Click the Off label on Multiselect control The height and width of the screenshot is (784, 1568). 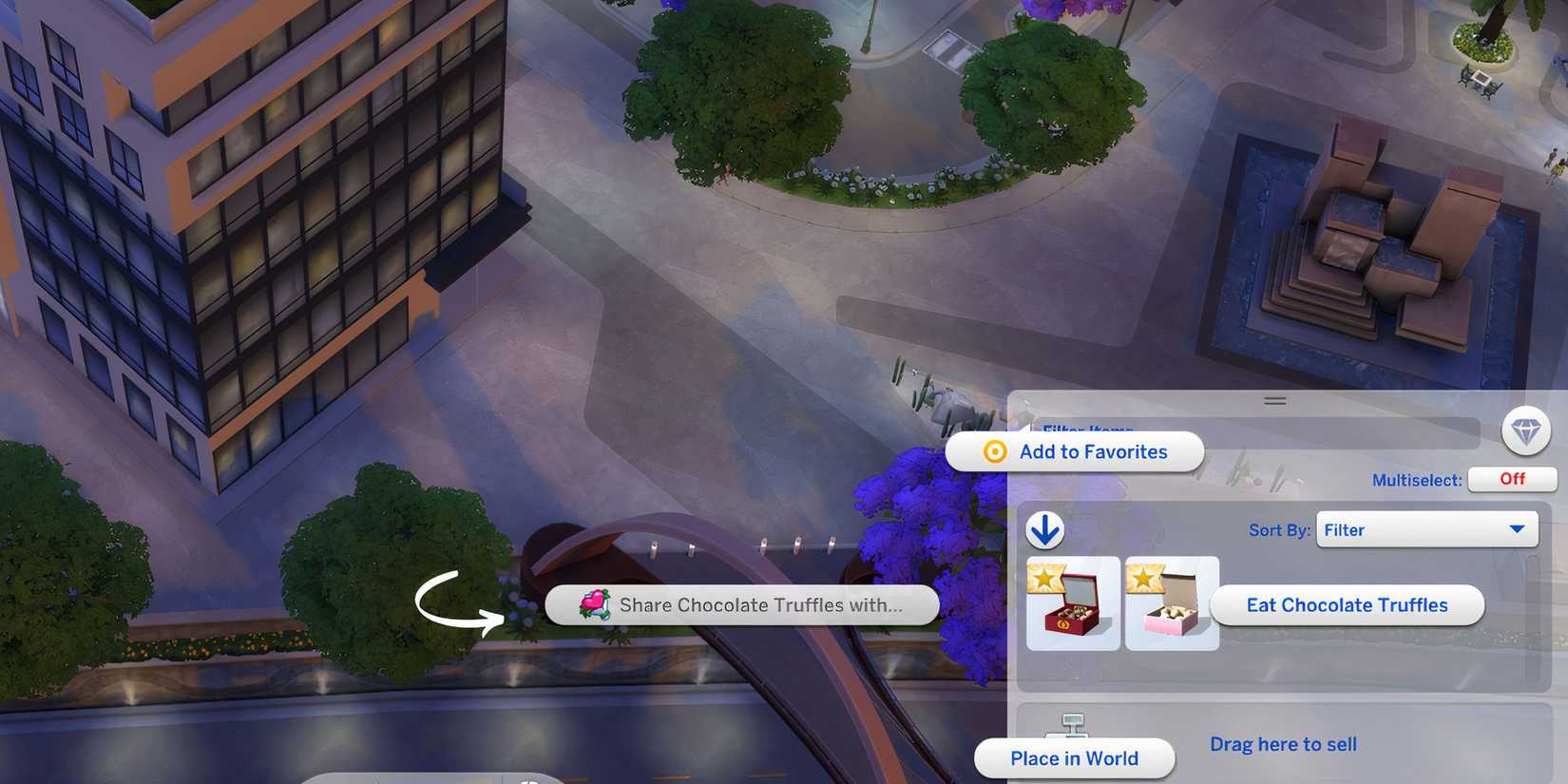coord(1511,479)
